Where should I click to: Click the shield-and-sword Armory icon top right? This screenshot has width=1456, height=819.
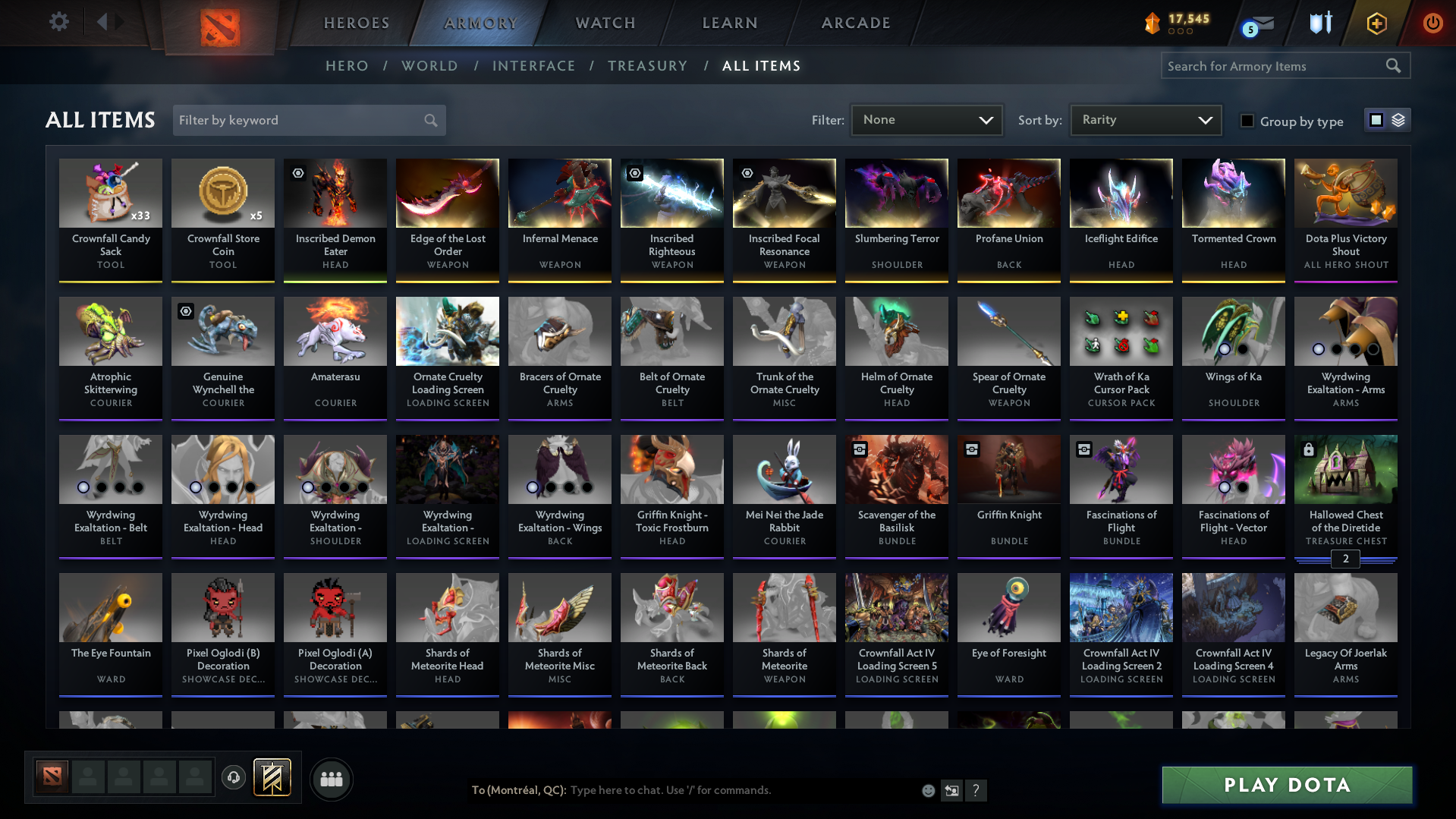1319,24
